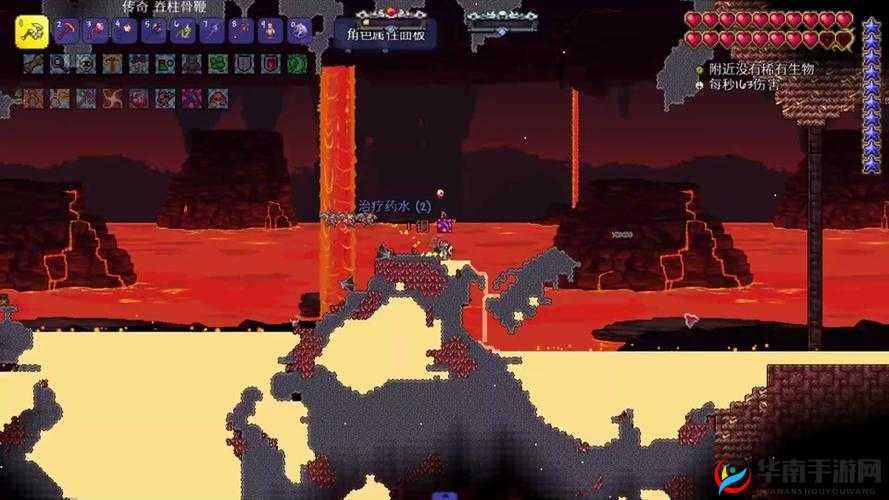Select the green item in hotbar slot 6
This screenshot has width=889, height=500.
[x=182, y=32]
